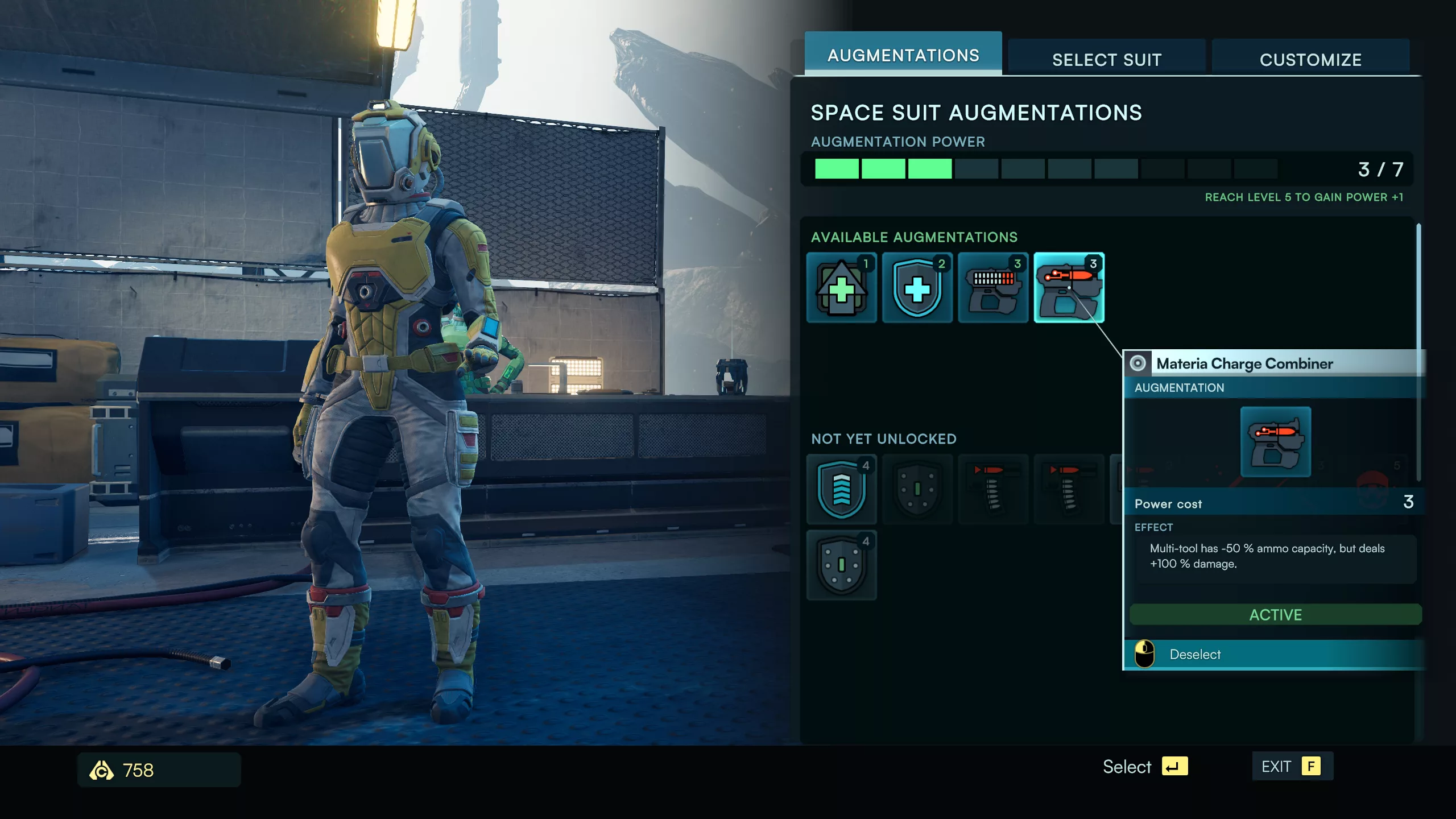Click the Select button in footer
Screen dimensions: 1456x819
coord(1144,767)
